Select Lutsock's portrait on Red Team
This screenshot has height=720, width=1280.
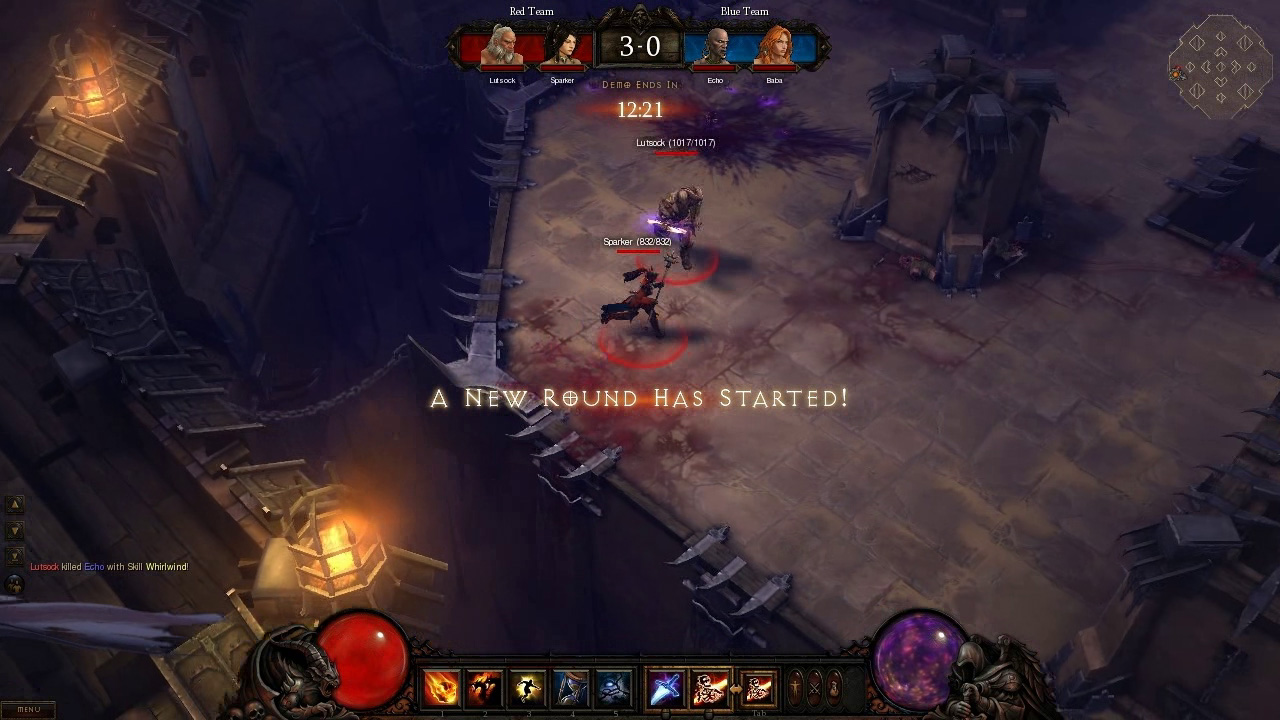(x=501, y=47)
